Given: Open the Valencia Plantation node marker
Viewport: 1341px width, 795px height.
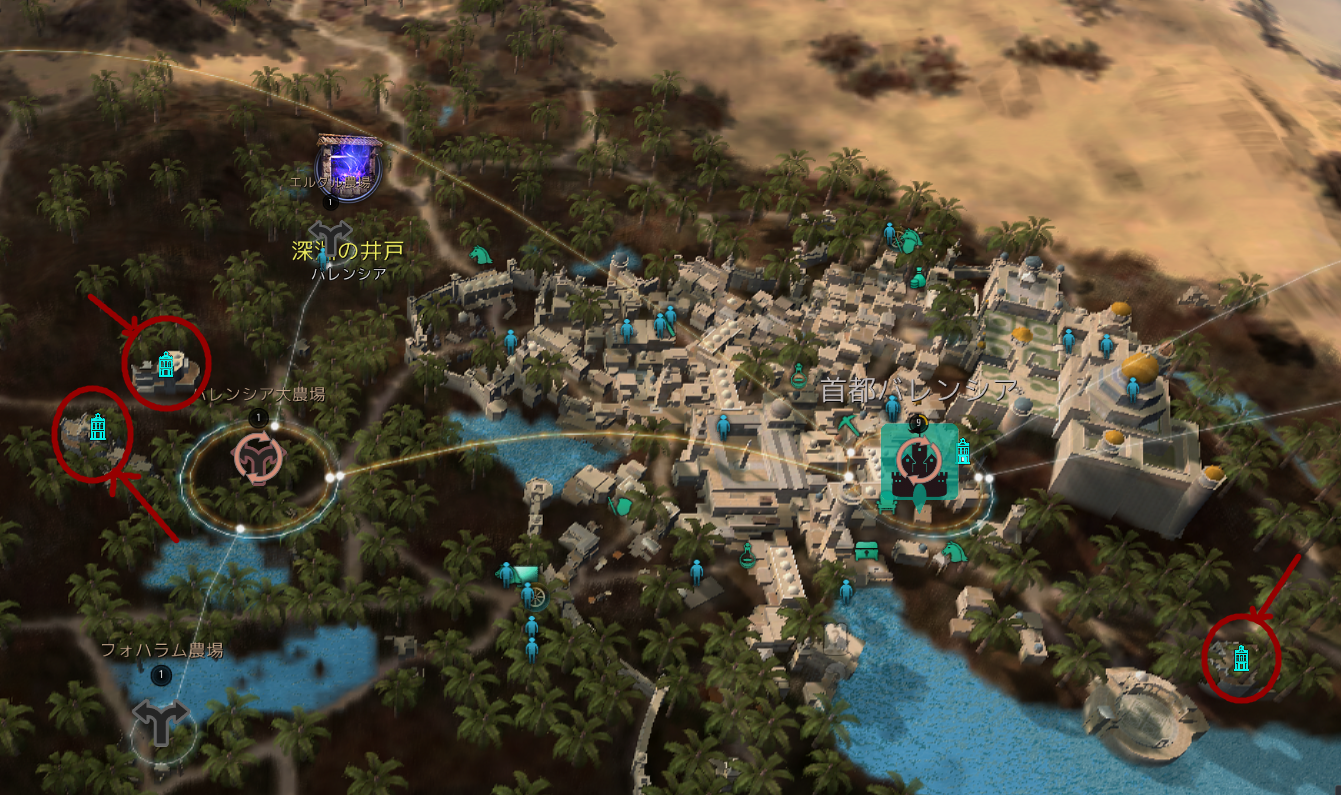Looking at the screenshot, I should (258, 459).
